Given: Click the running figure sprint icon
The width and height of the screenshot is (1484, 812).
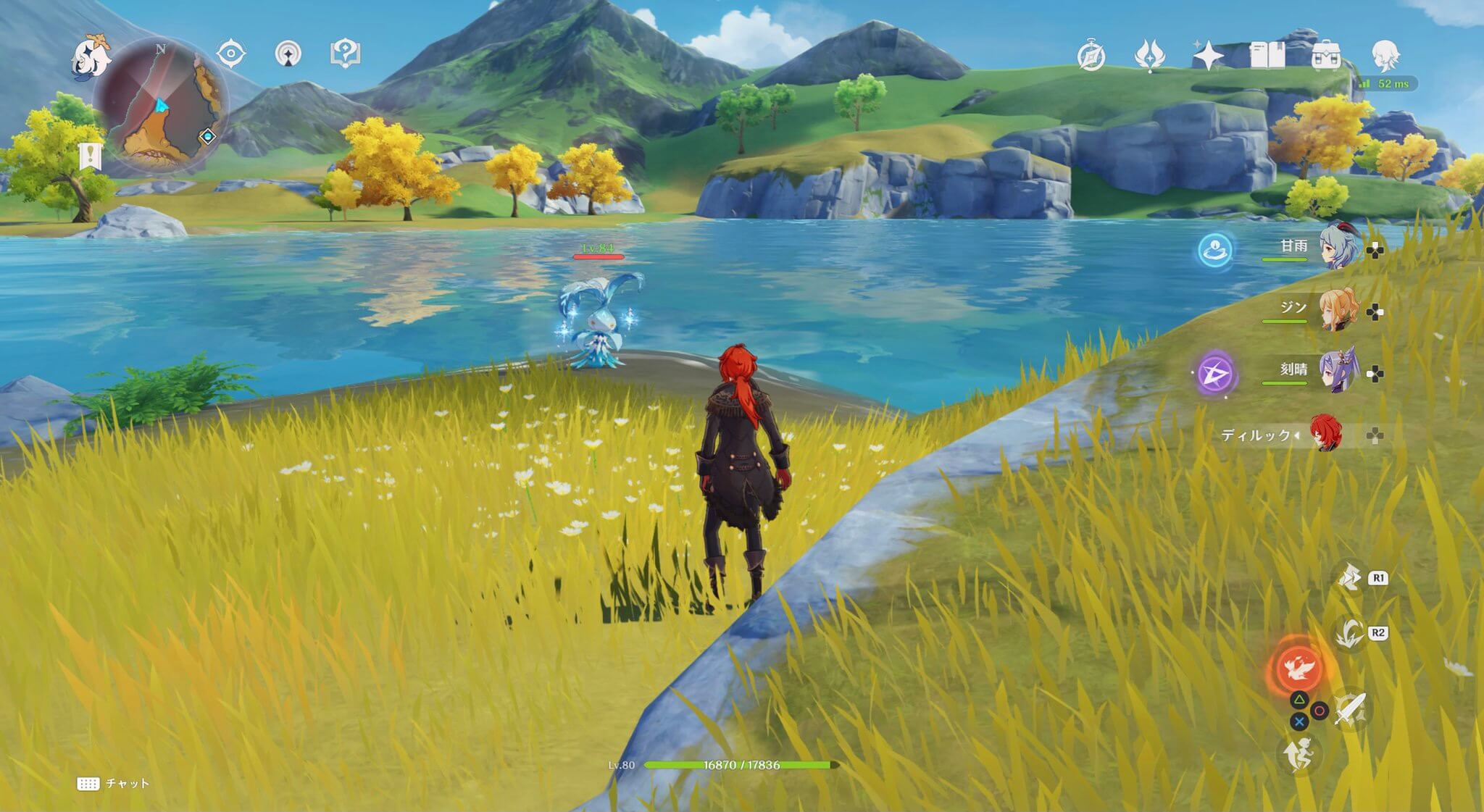Looking at the screenshot, I should pyautogui.click(x=1298, y=756).
